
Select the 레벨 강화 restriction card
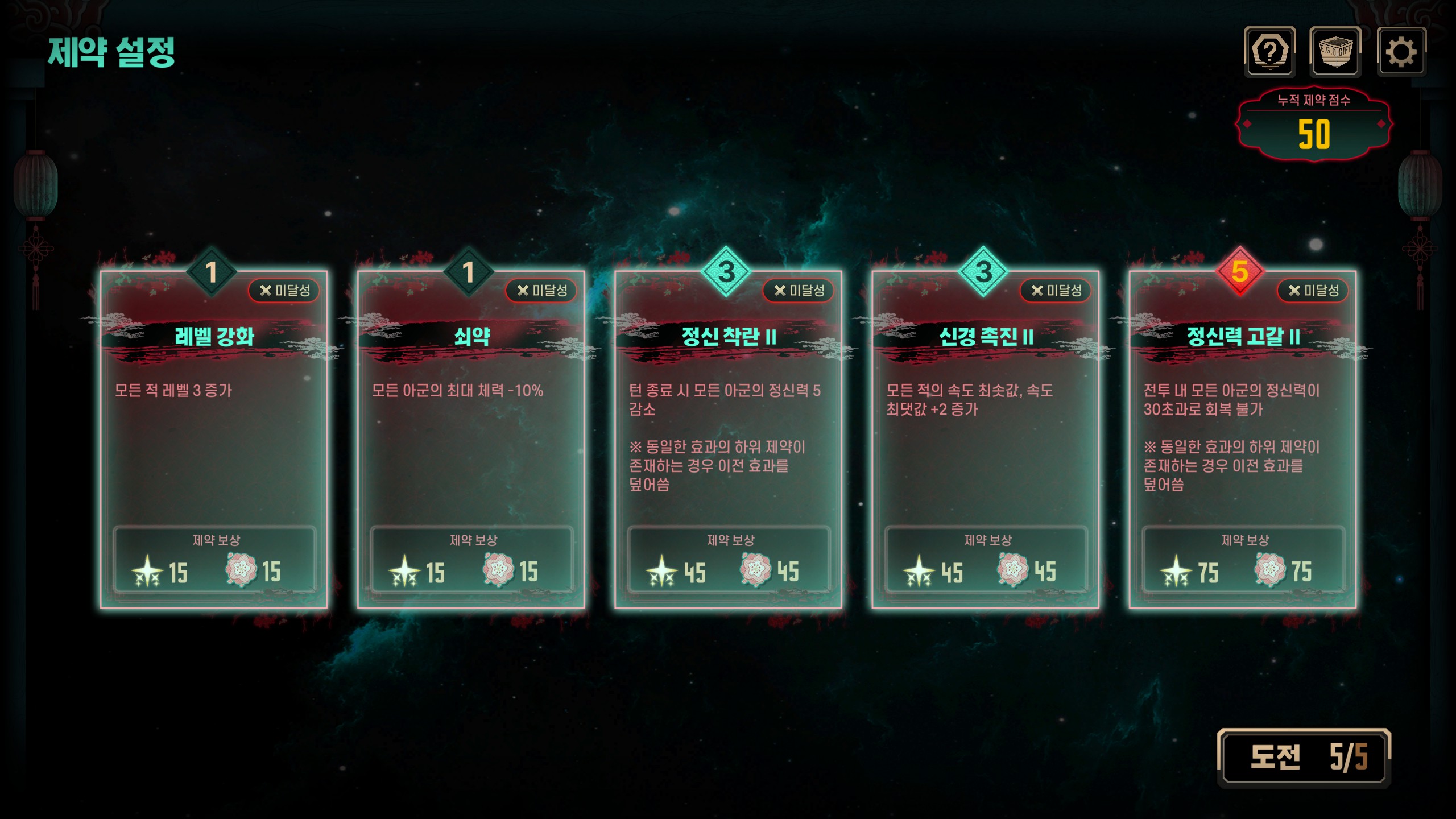(x=214, y=439)
